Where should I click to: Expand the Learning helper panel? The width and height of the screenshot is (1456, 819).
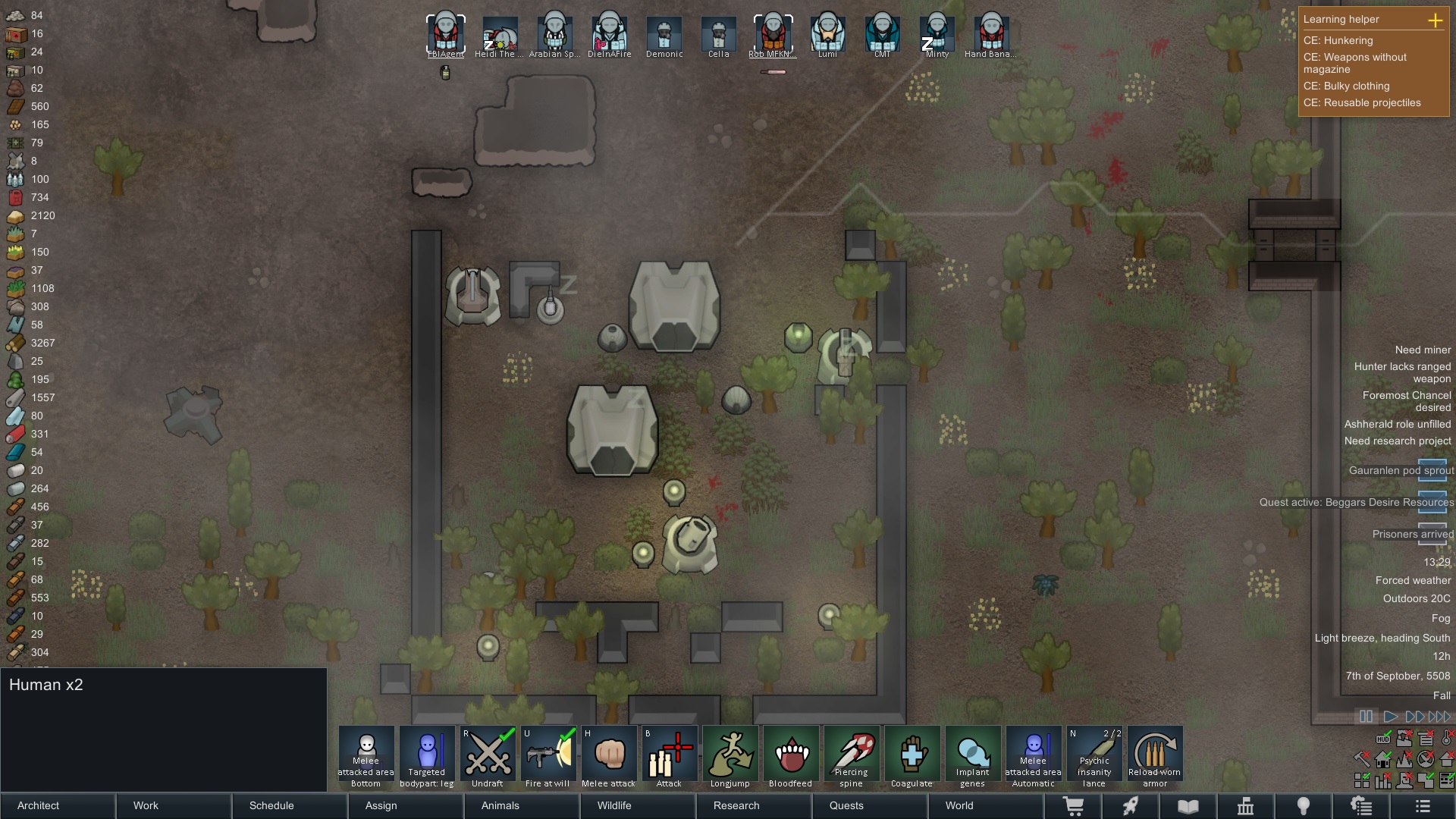click(x=1435, y=20)
